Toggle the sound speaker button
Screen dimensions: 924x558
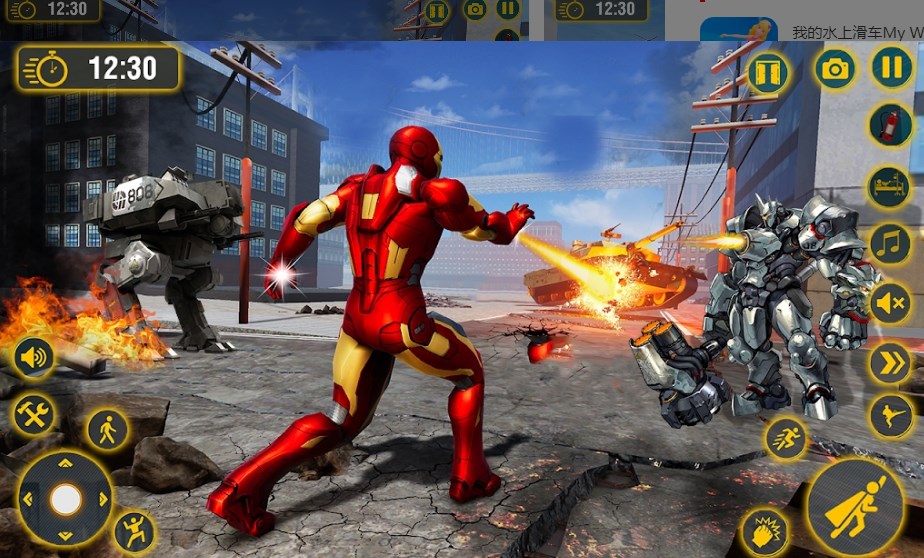(34, 357)
